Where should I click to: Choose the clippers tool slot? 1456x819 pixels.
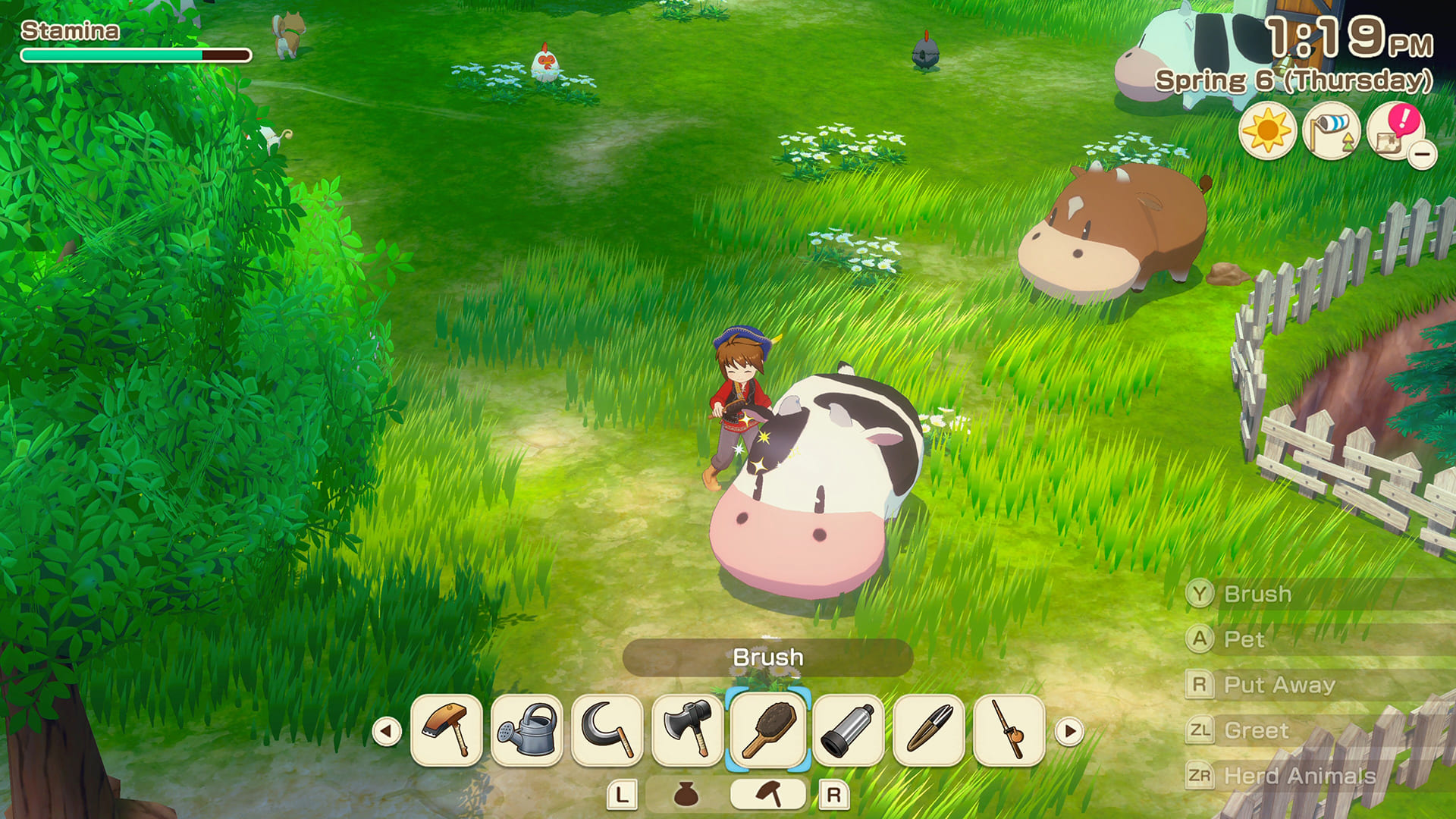[x=929, y=730]
